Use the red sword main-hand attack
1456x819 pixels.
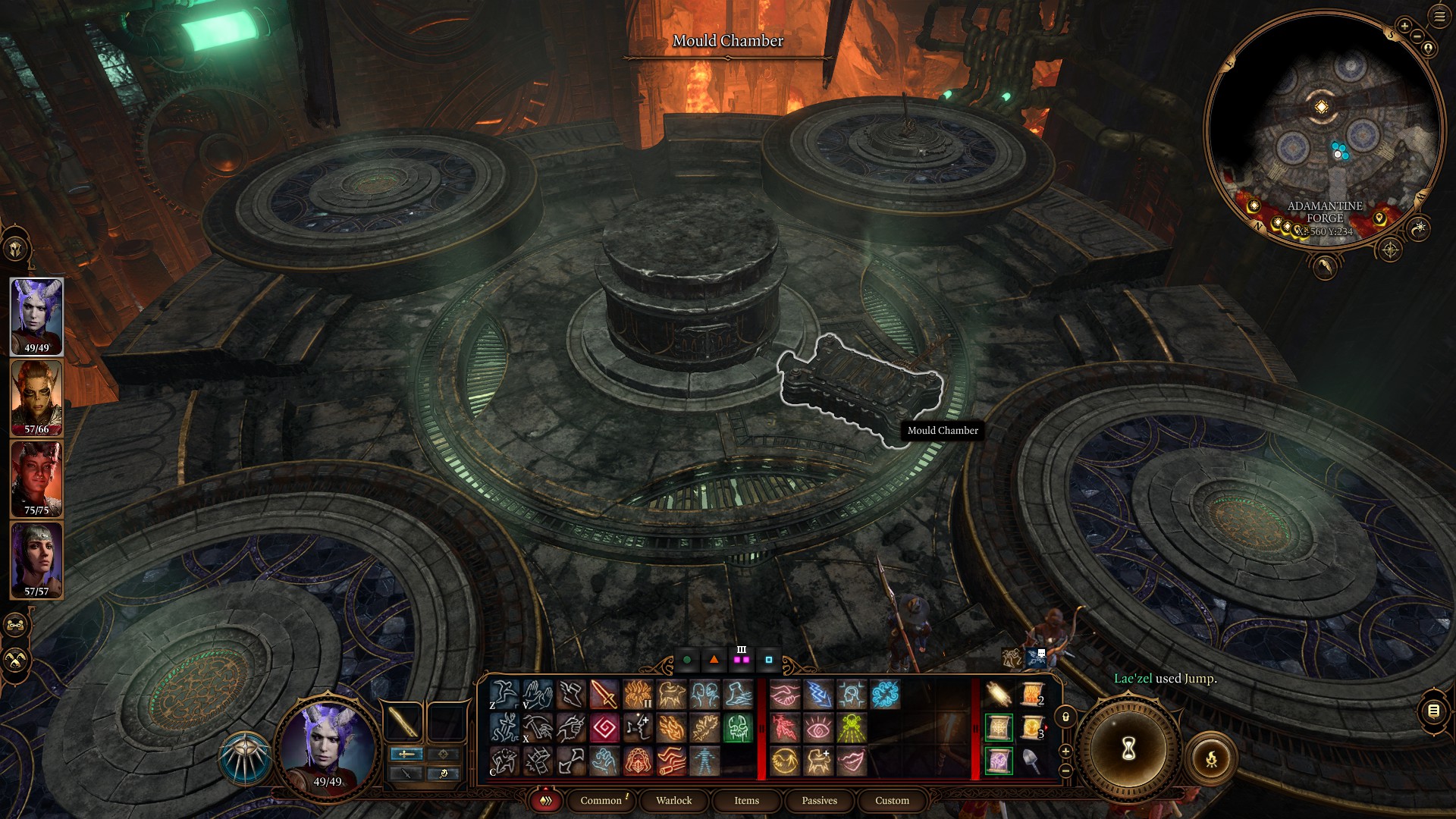pos(604,695)
